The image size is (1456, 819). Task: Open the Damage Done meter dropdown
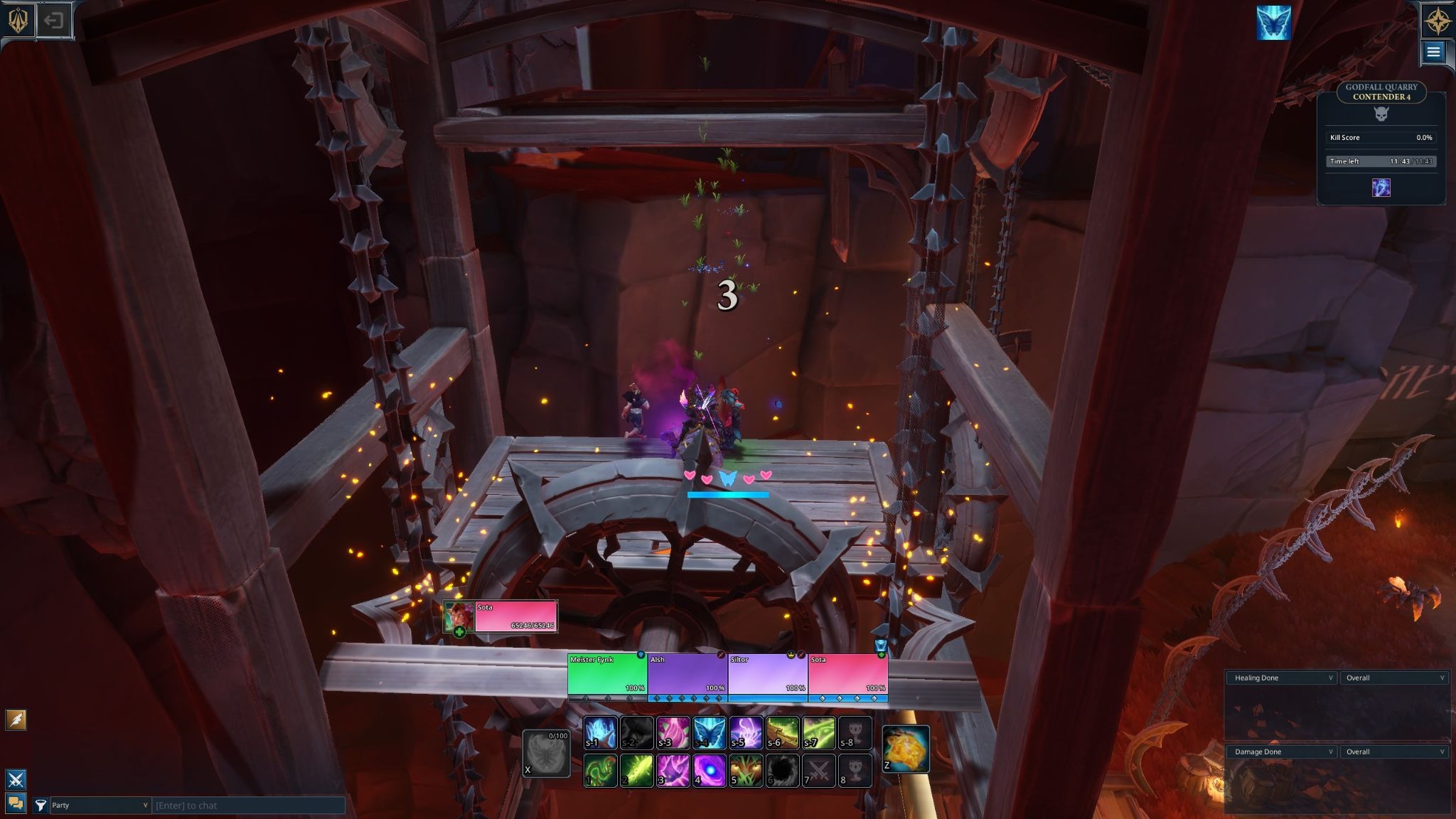tap(1282, 751)
